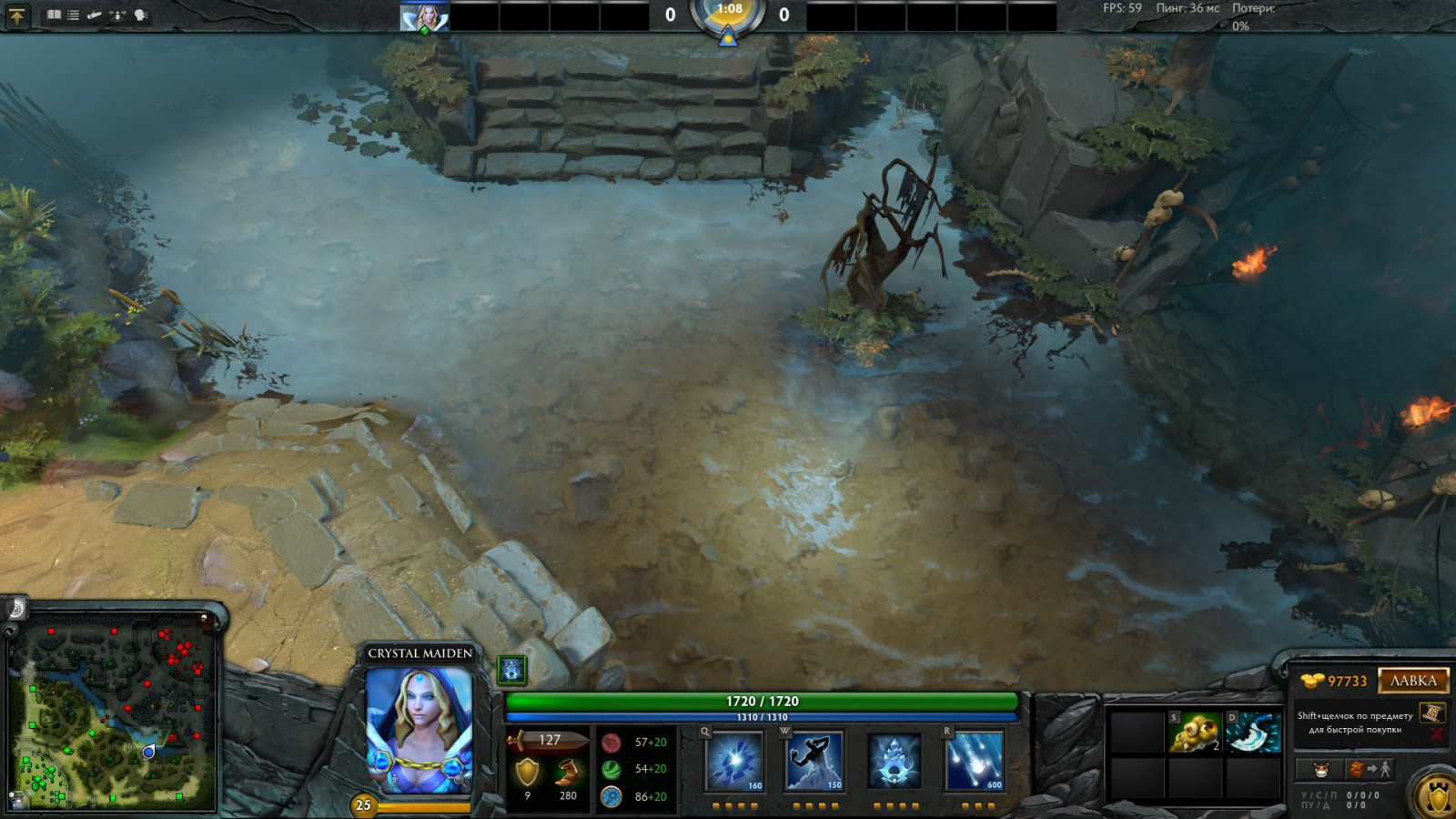1456x819 pixels.
Task: Select the Arcane Aura passive icon
Action: coord(895,761)
